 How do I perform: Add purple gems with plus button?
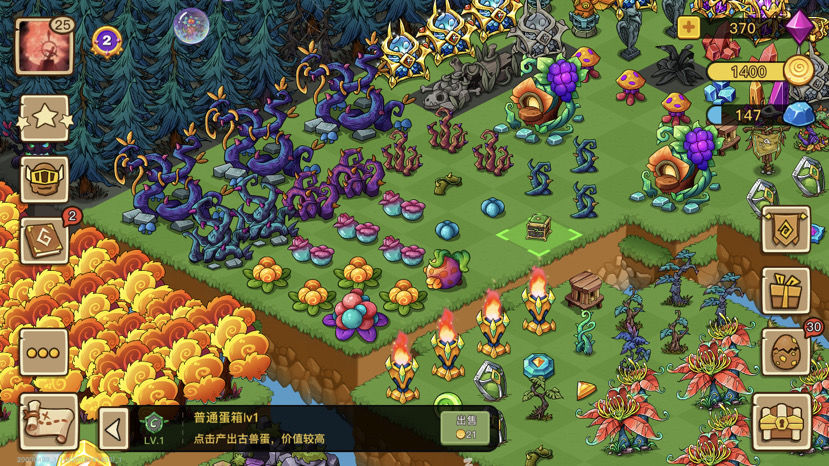[x=688, y=28]
